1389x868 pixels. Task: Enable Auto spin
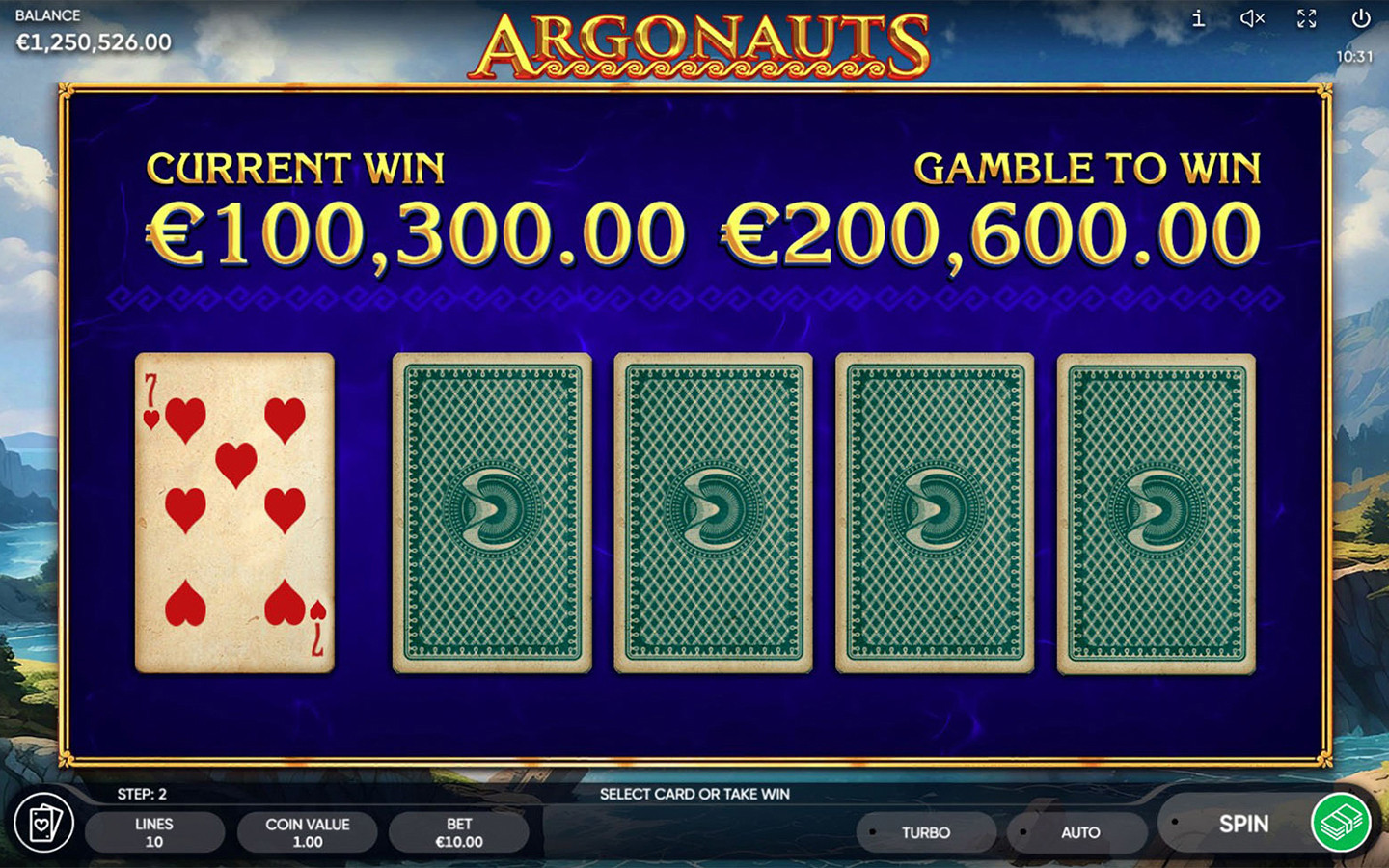pyautogui.click(x=1077, y=831)
